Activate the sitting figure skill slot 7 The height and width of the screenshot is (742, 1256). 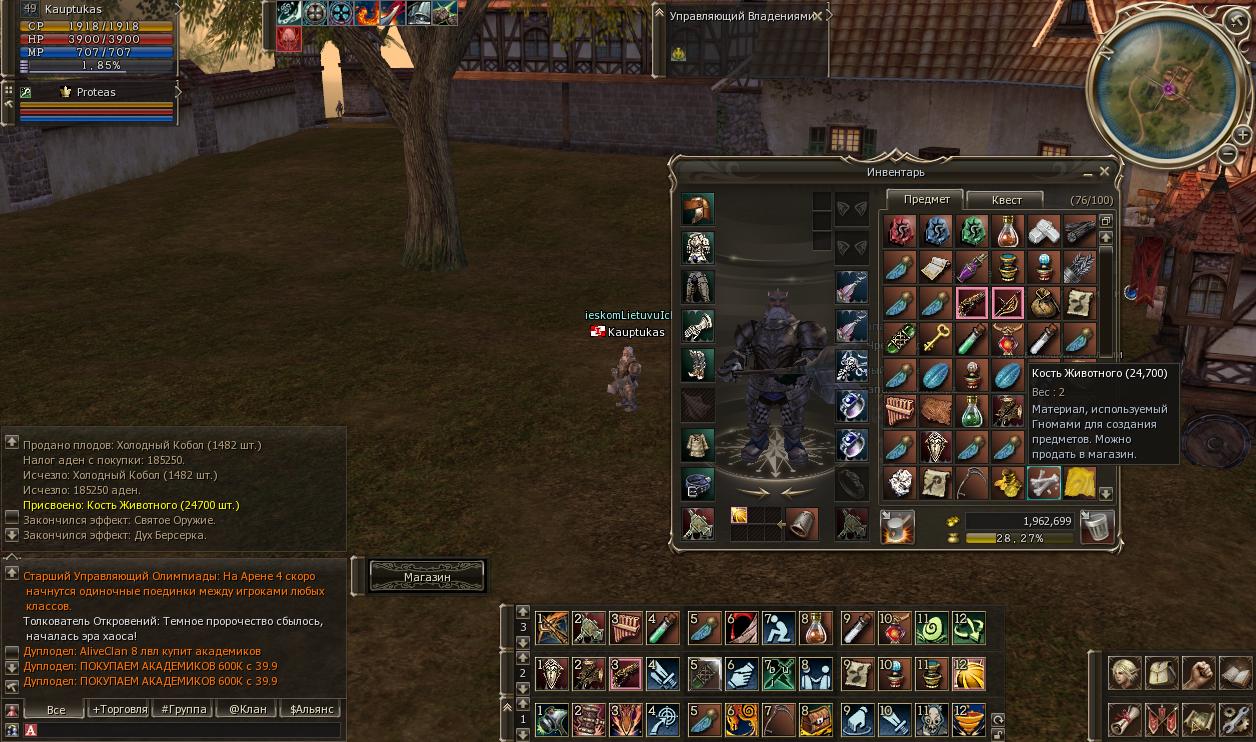(x=779, y=628)
